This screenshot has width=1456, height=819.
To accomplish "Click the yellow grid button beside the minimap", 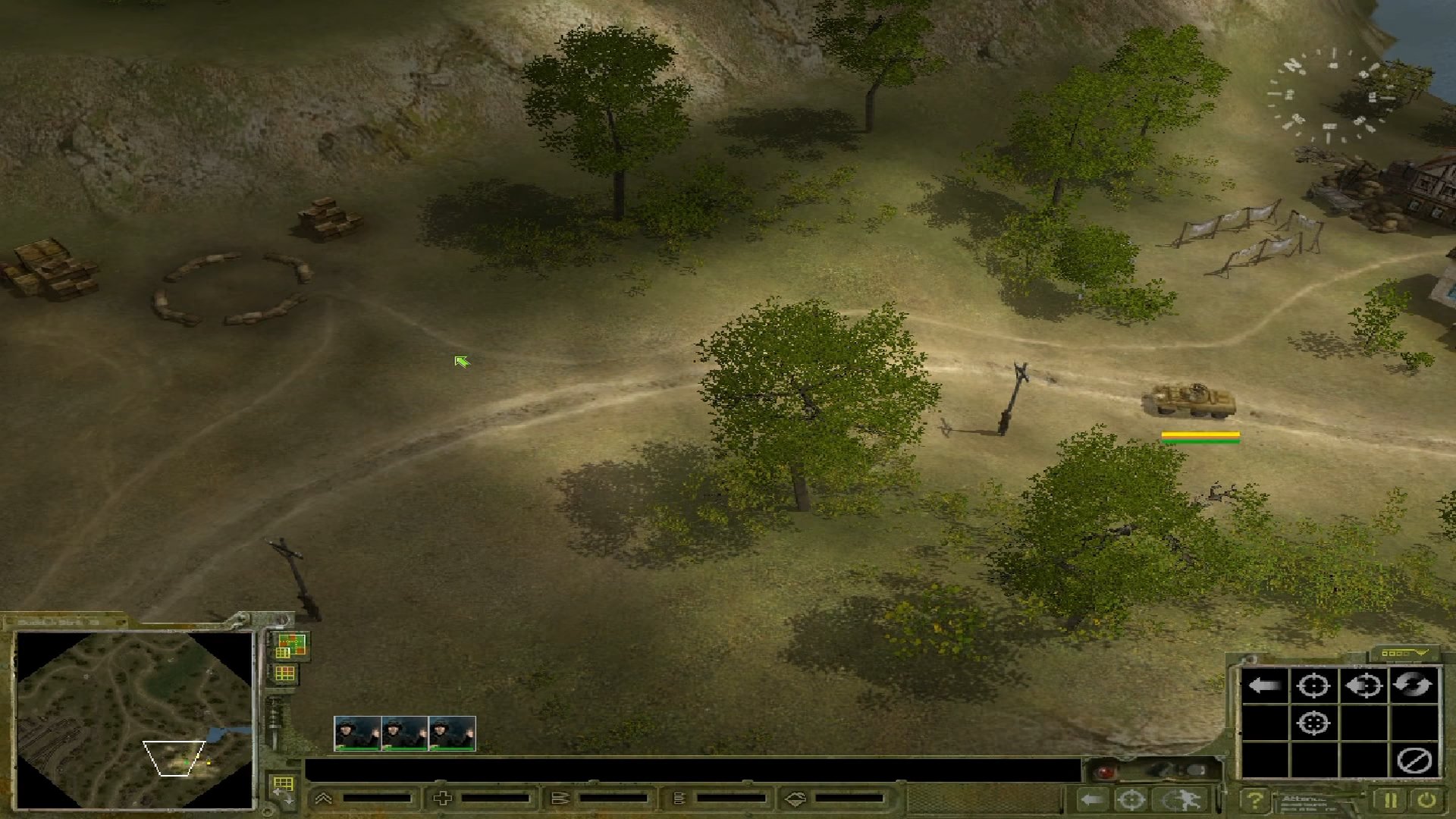I will tap(285, 673).
